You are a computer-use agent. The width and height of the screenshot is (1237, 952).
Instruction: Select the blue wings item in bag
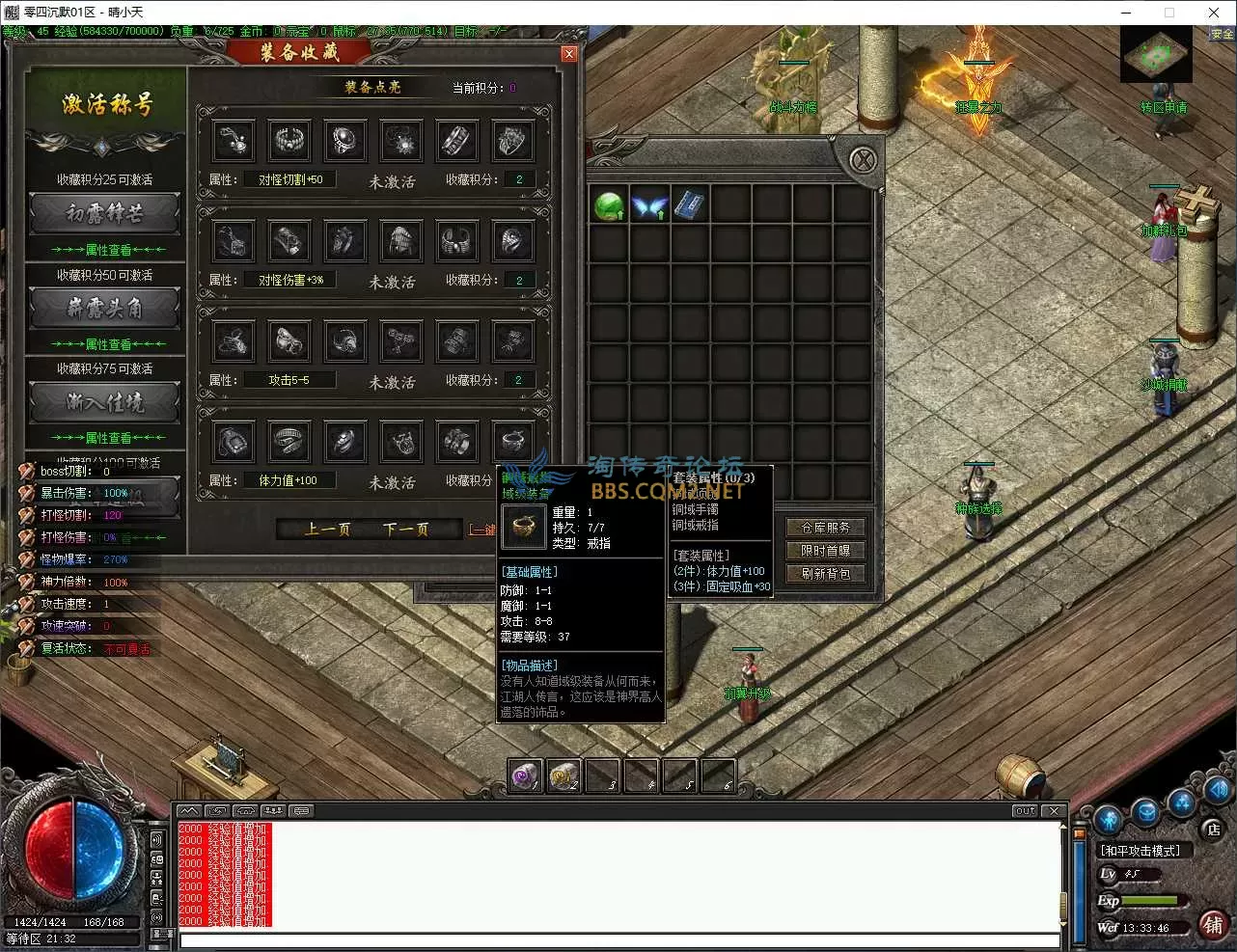click(649, 205)
